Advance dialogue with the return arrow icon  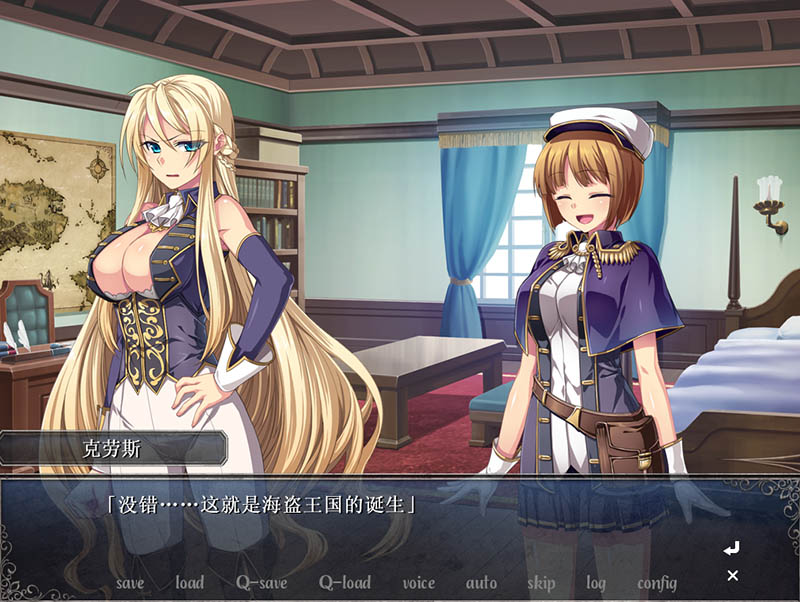click(732, 548)
